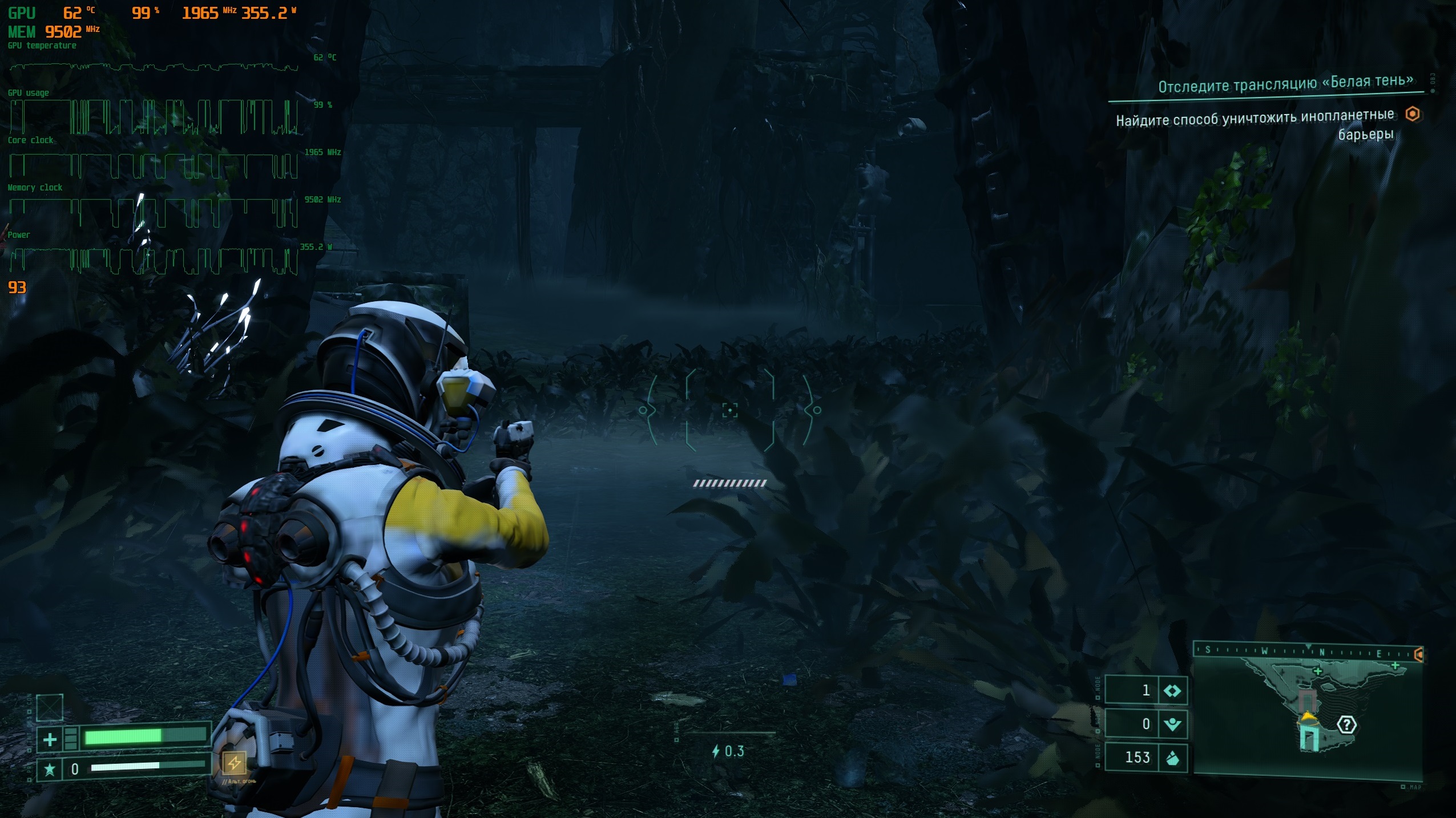
Task: Open the minimap panel
Action: point(1307,718)
